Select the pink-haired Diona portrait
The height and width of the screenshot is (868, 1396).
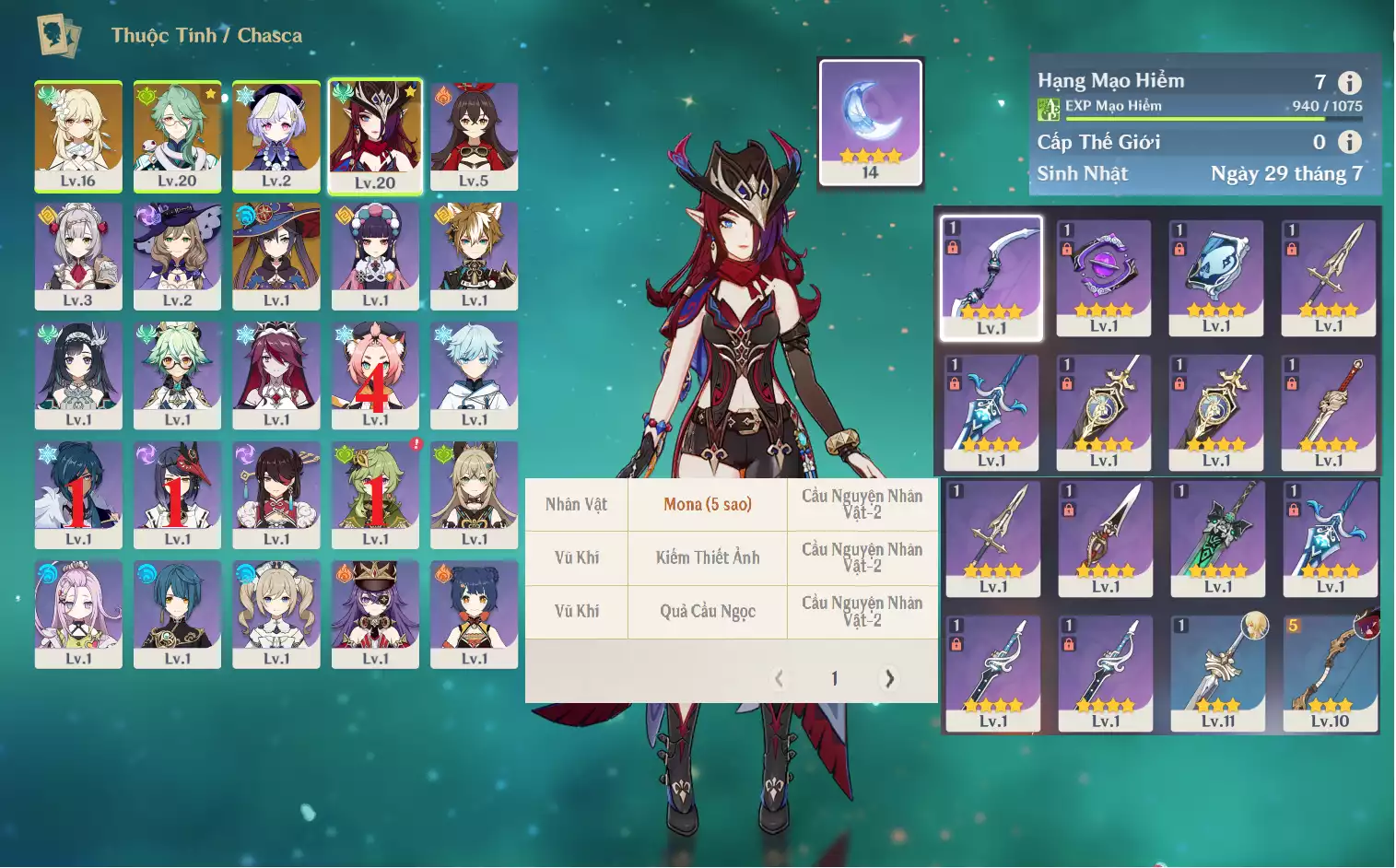click(375, 375)
